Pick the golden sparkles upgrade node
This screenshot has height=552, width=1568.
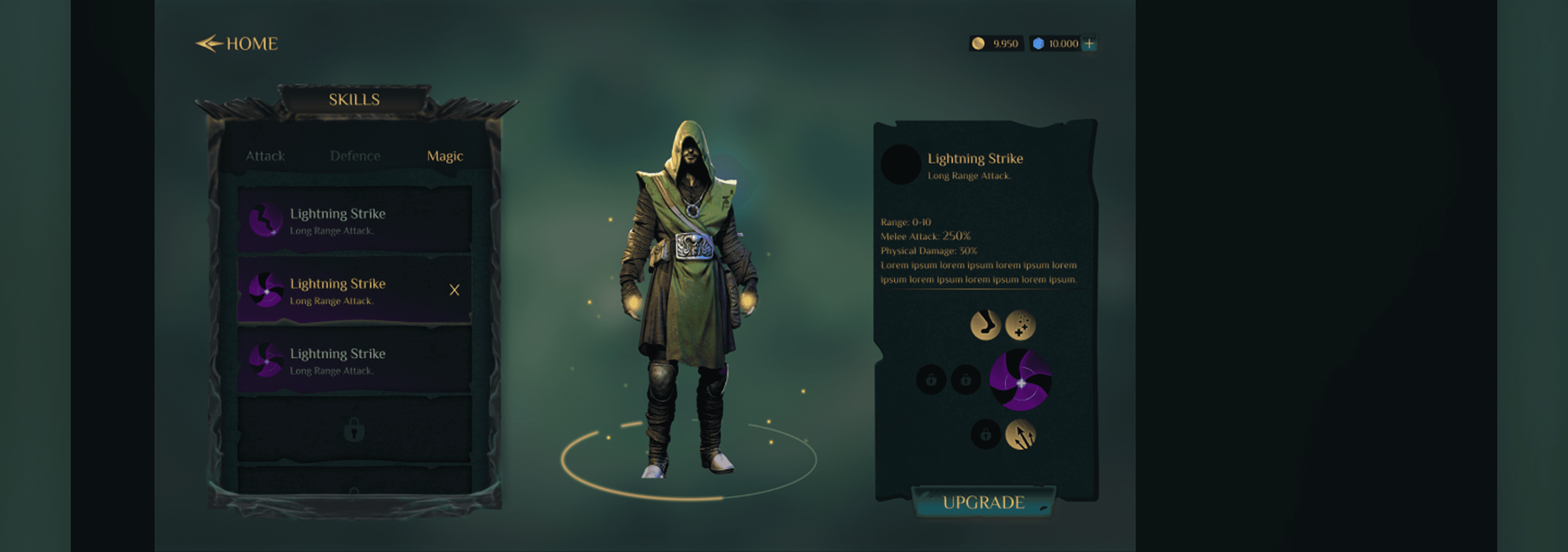(1020, 324)
